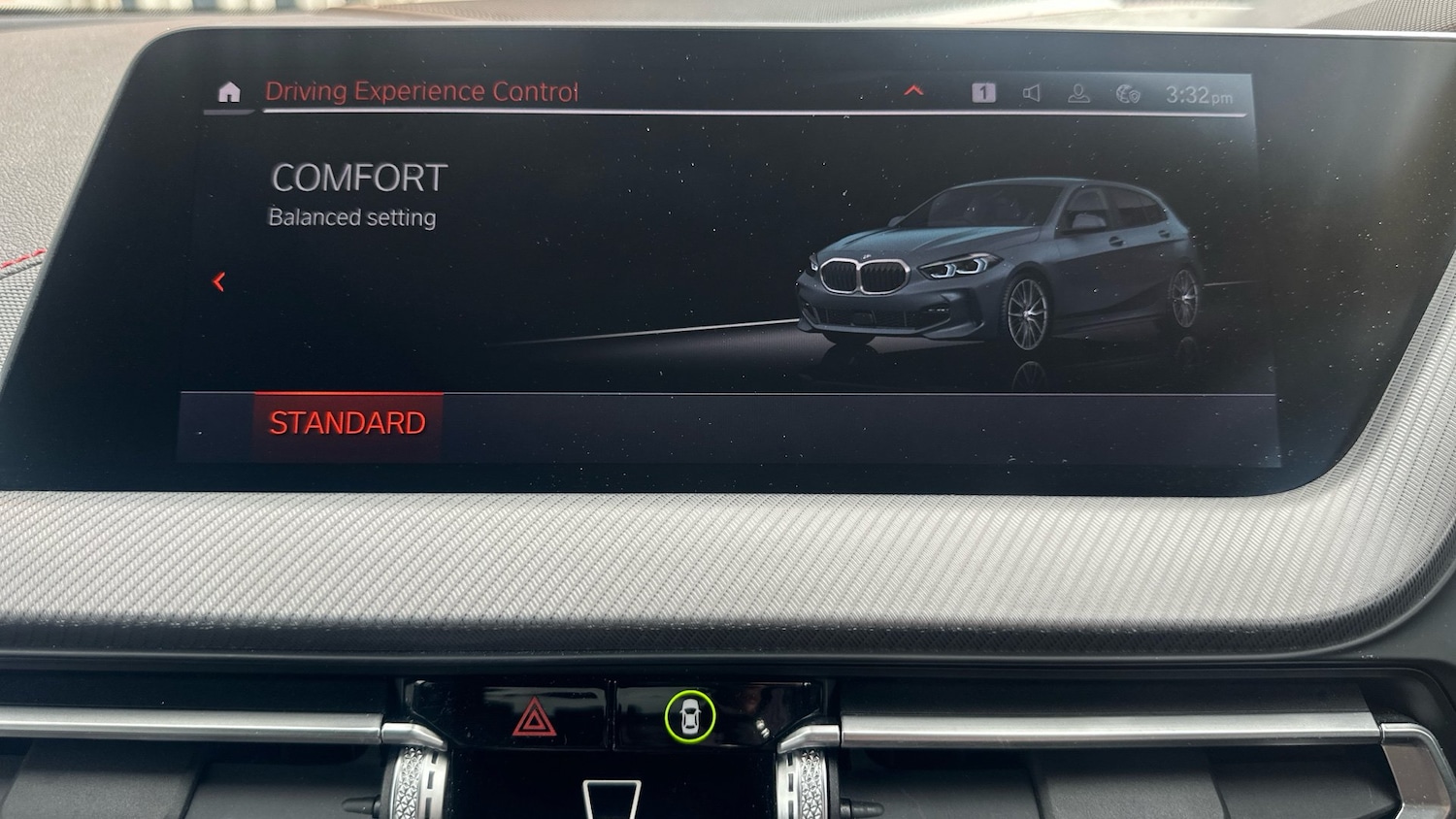The height and width of the screenshot is (819, 1456).
Task: Go back using the left arrow chevron
Action: click(220, 282)
